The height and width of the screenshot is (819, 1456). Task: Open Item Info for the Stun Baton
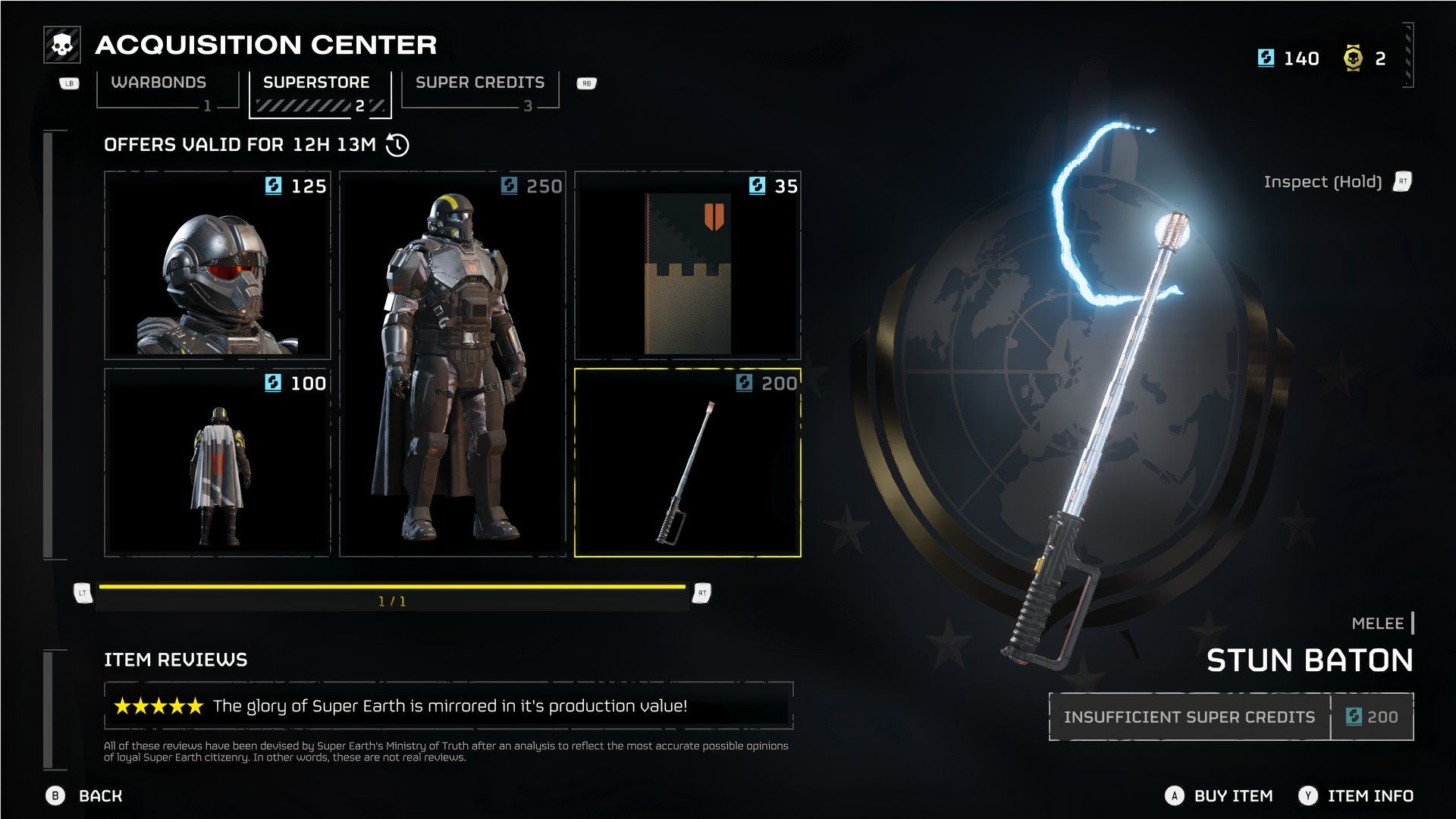[1370, 795]
